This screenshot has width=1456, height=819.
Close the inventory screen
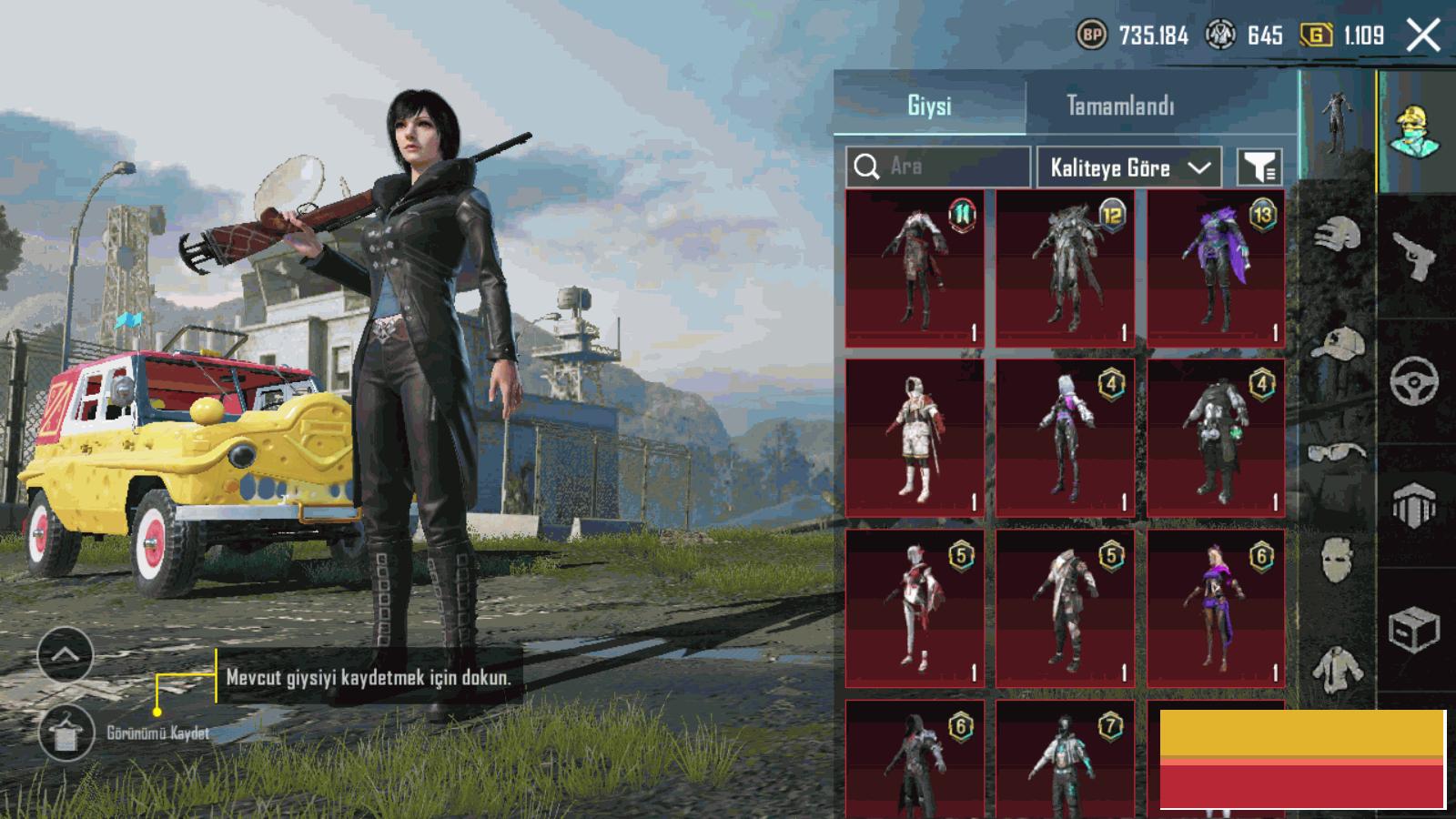click(x=1422, y=36)
